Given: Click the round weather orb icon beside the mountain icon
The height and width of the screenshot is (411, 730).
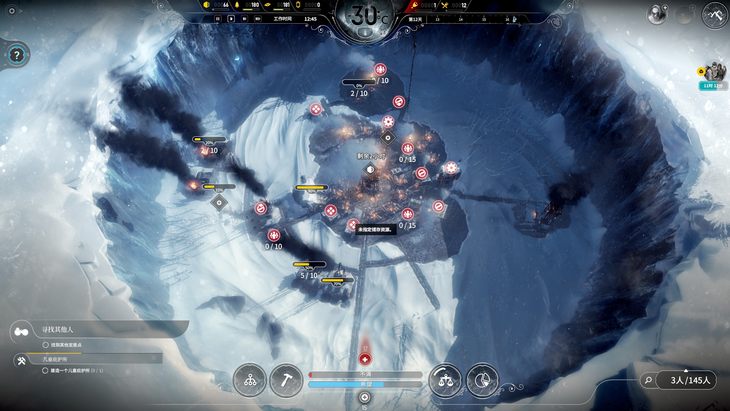Looking at the screenshot, I should (658, 13).
